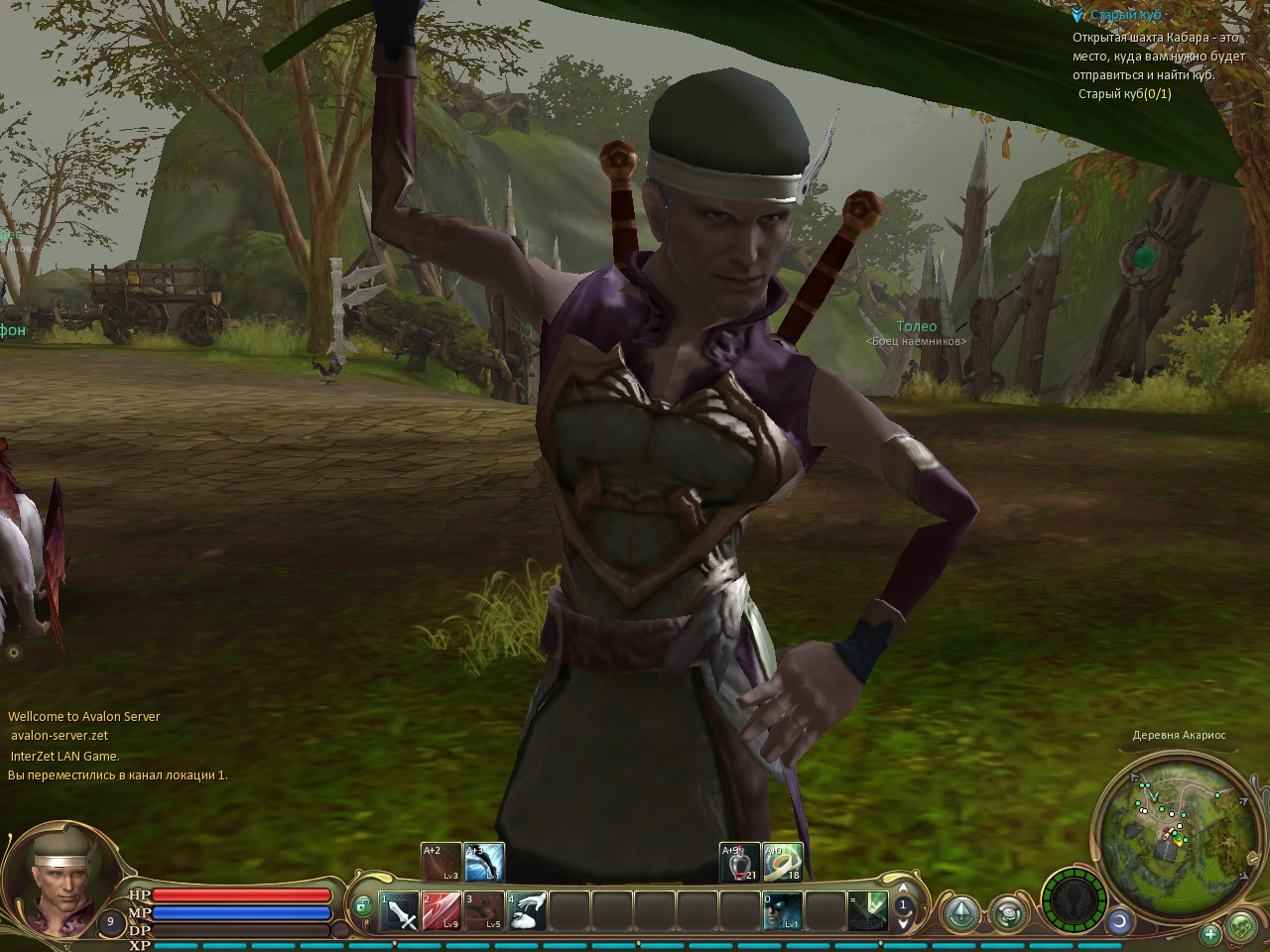This screenshot has height=952, width=1270.
Task: Use the bandage roll item with count 18
Action: pos(782,863)
